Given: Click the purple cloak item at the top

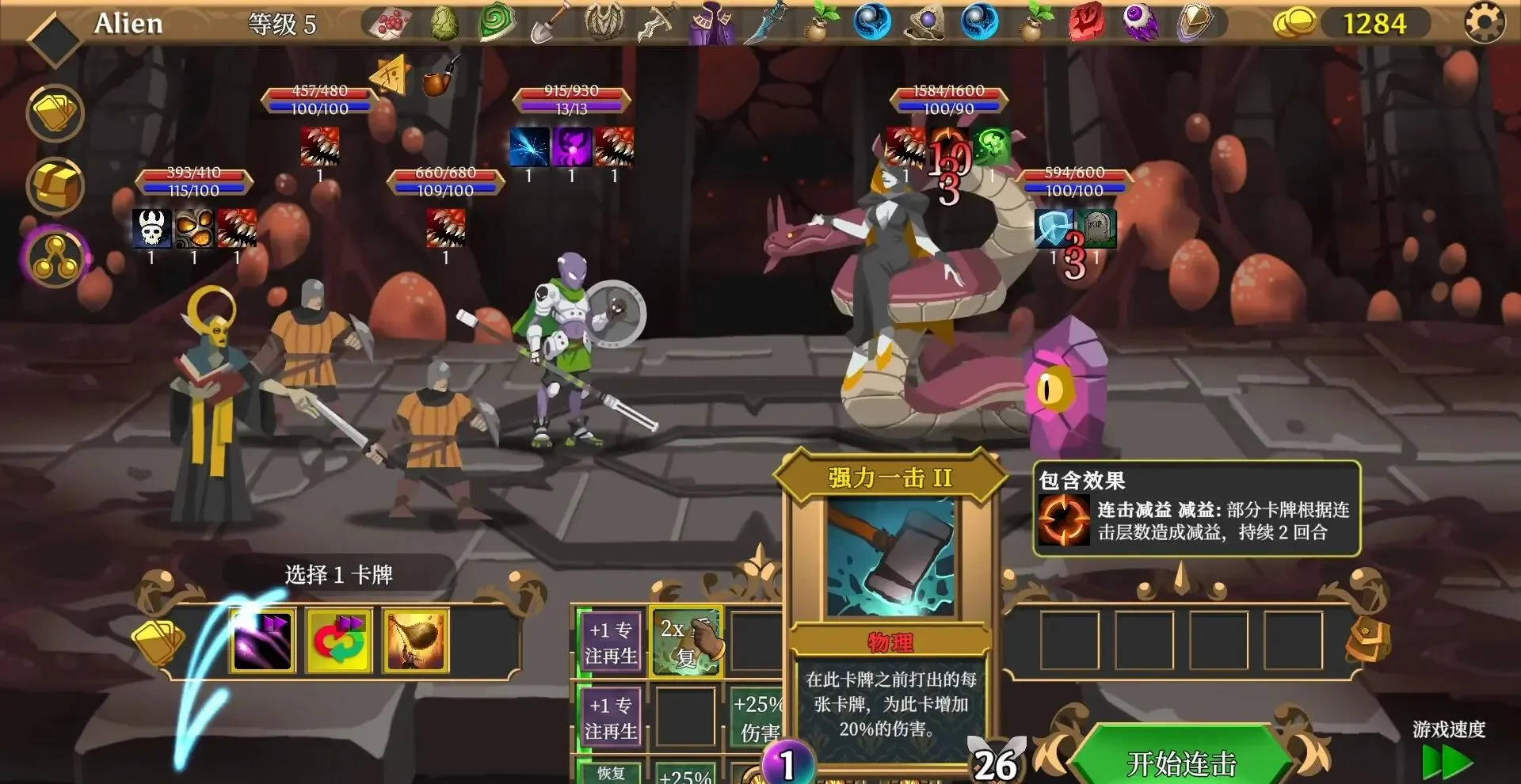Looking at the screenshot, I should [711, 21].
